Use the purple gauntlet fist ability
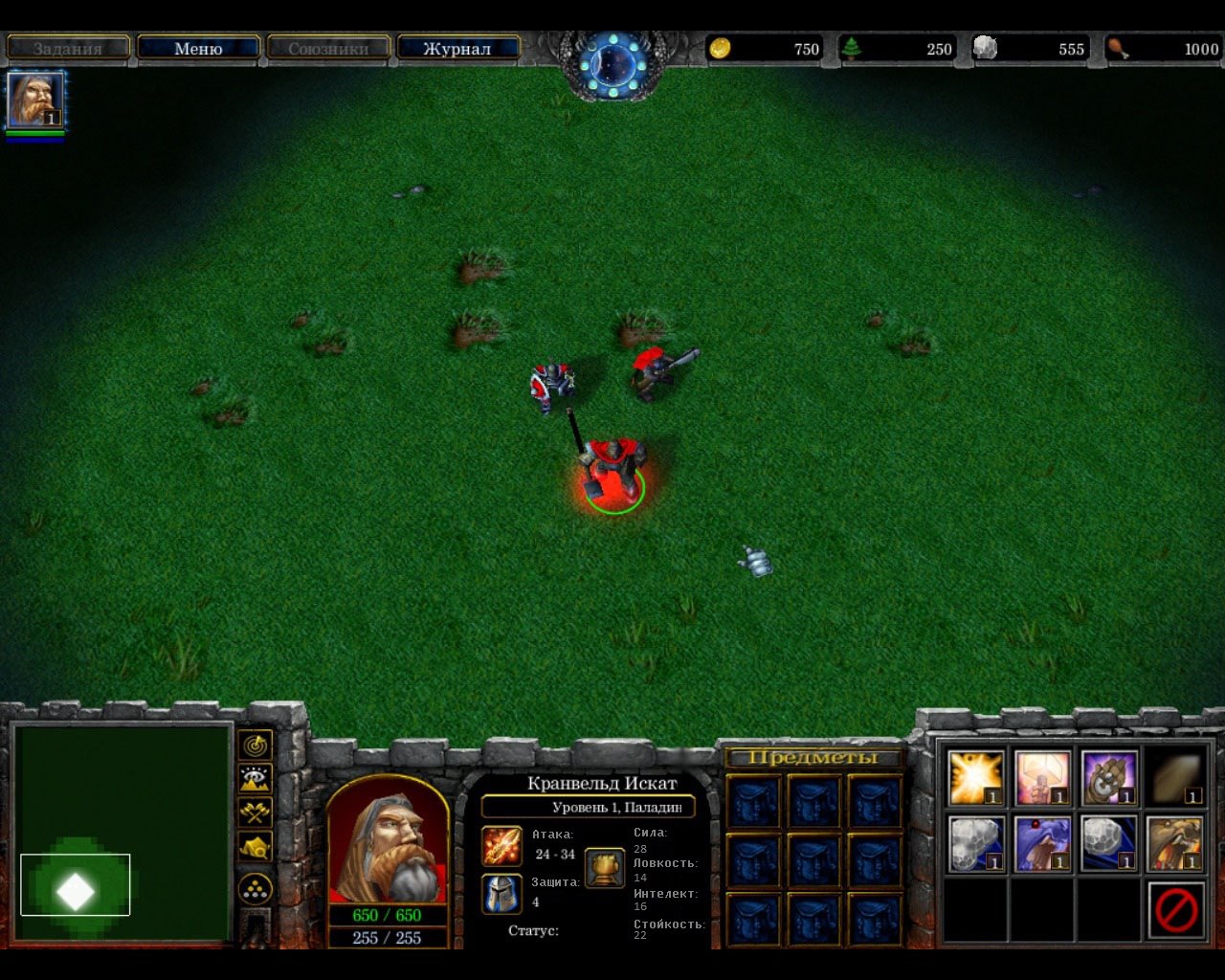This screenshot has width=1225, height=980. (x=1109, y=777)
